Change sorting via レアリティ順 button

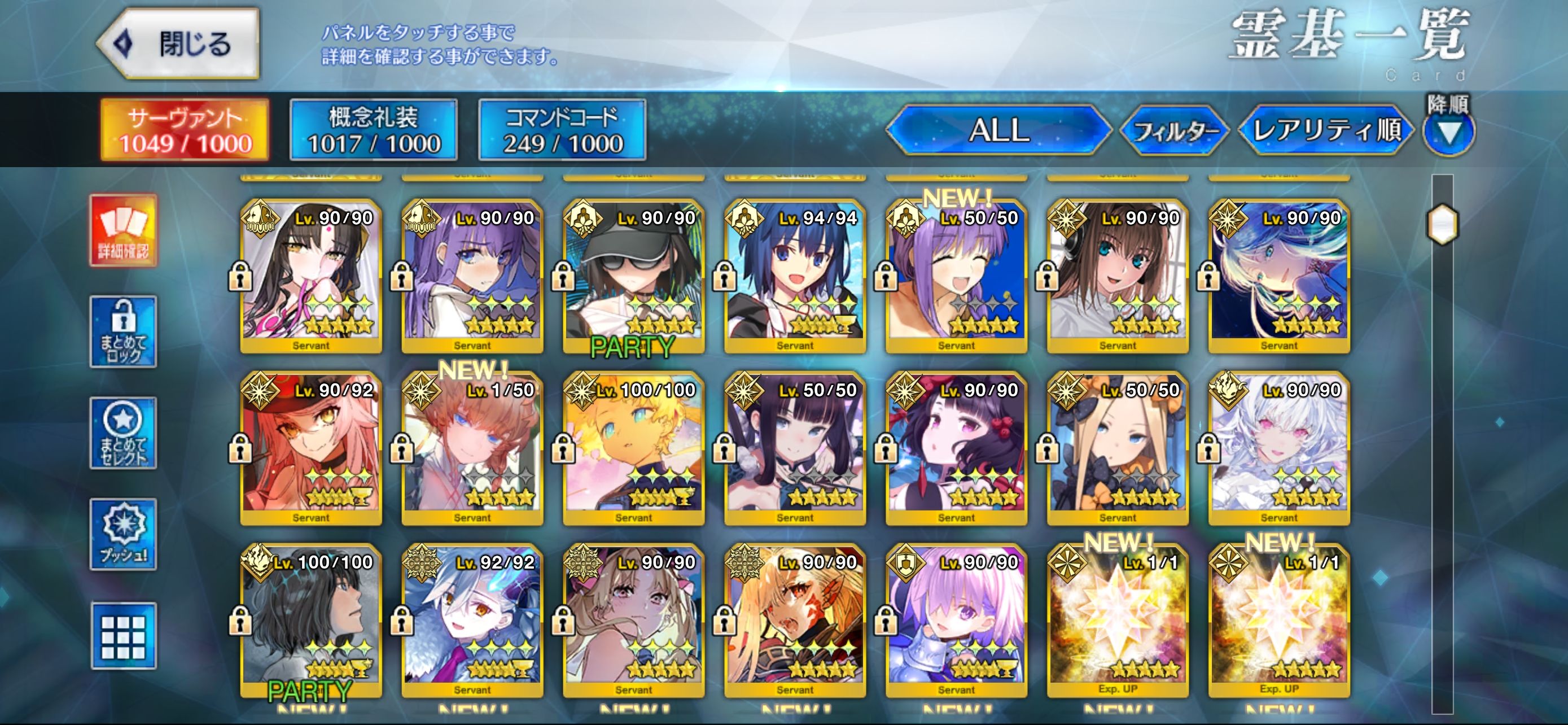pyautogui.click(x=1325, y=130)
